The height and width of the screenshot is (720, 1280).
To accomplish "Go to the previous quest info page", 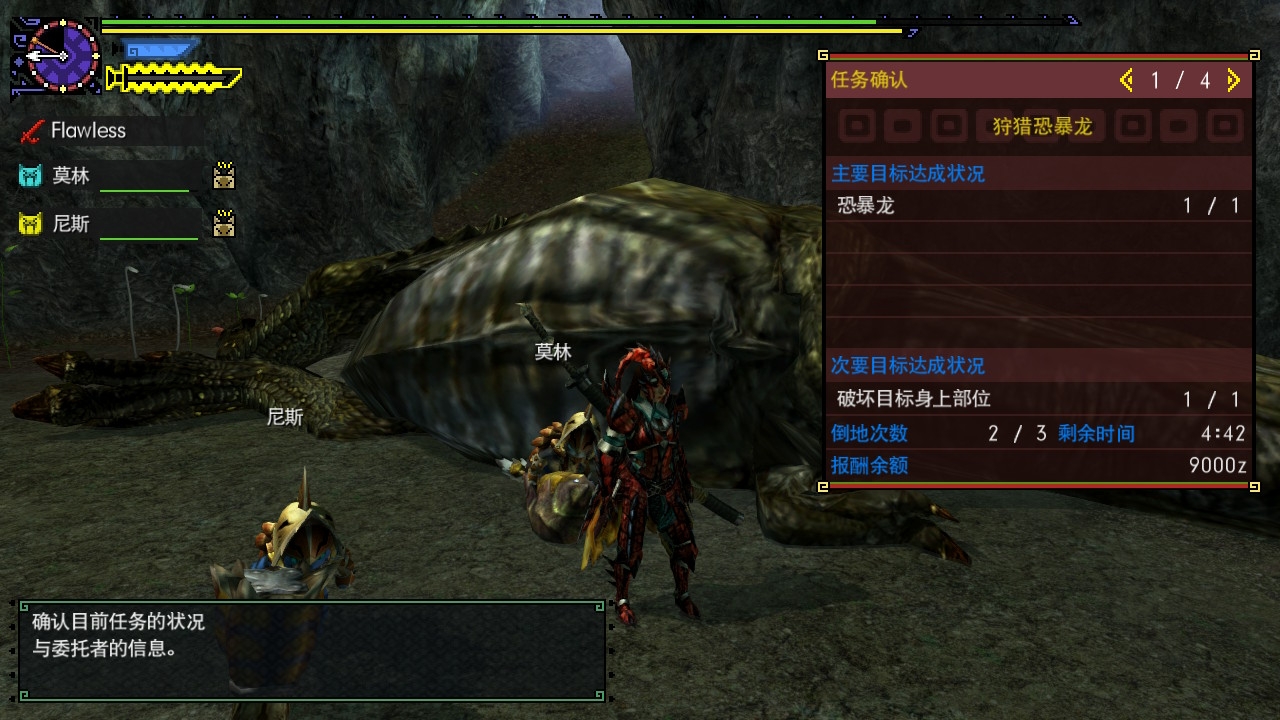I will [1127, 80].
